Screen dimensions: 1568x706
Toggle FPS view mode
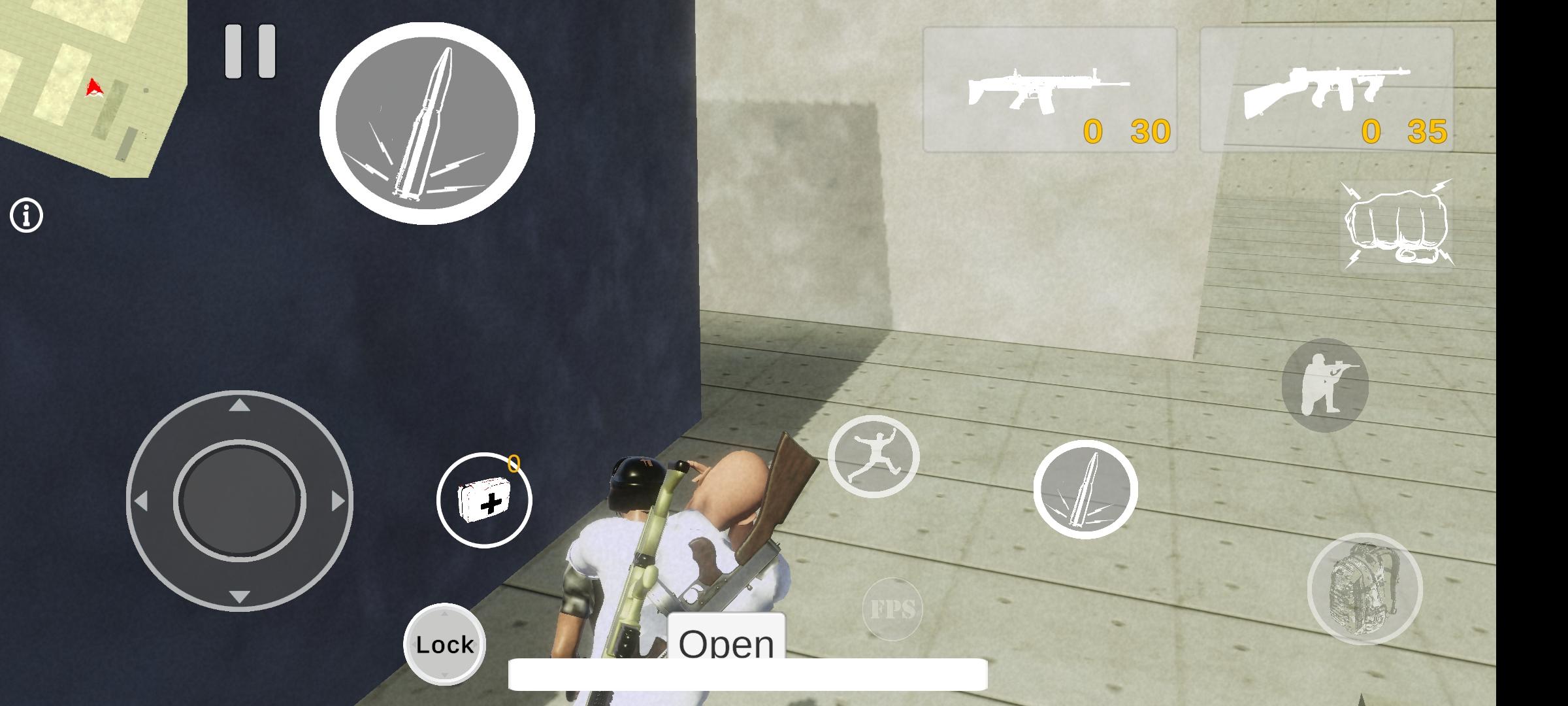[x=894, y=609]
